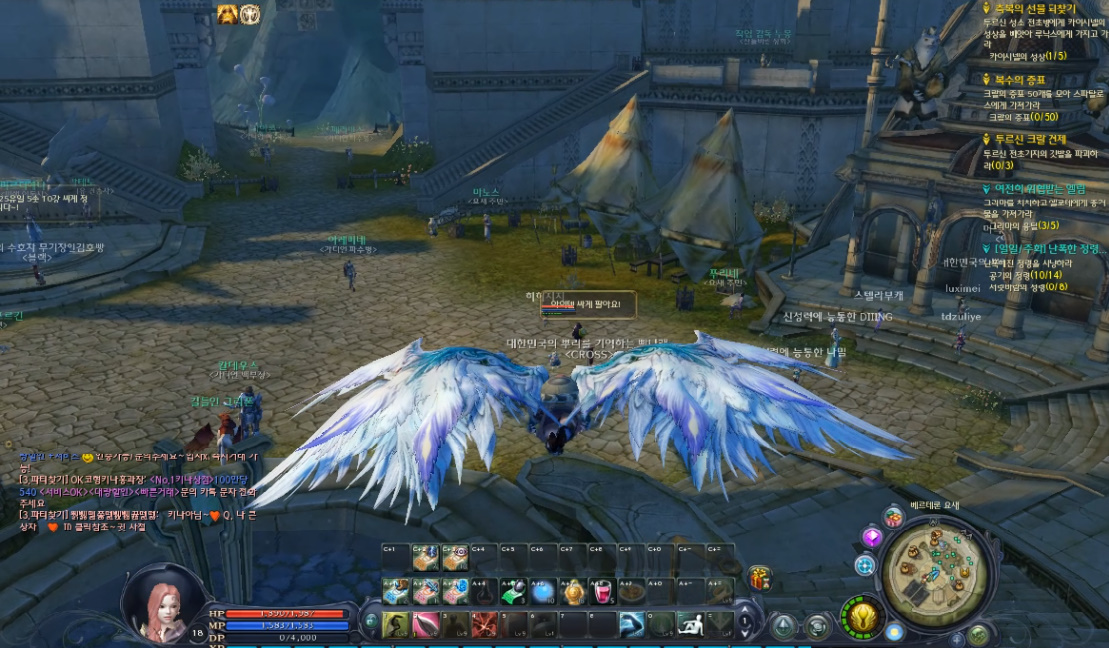Use the red lightning burst skill

[x=485, y=626]
